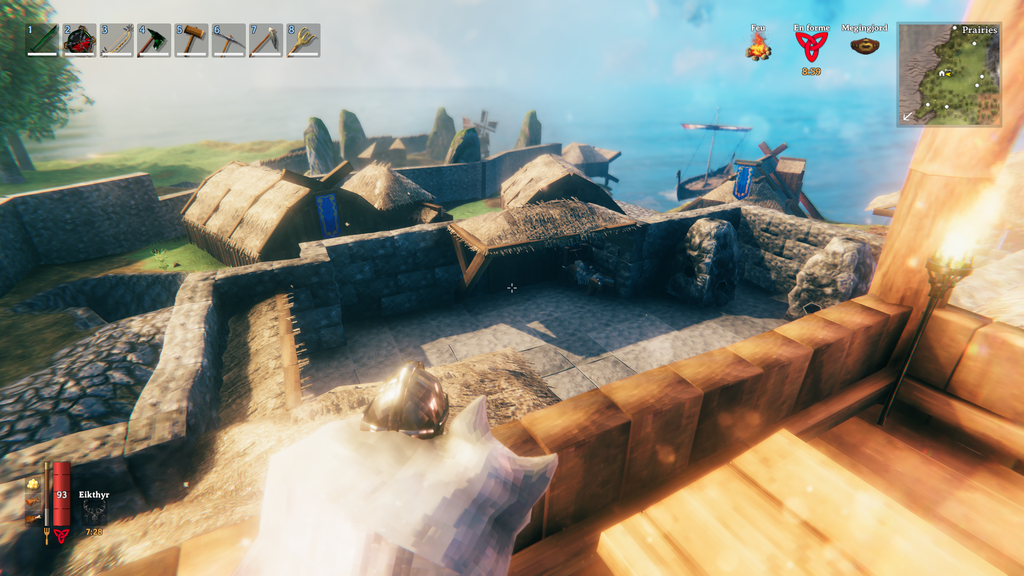Choose the bow in hotbar slot 3
Image resolution: width=1024 pixels, height=576 pixels.
[117, 40]
